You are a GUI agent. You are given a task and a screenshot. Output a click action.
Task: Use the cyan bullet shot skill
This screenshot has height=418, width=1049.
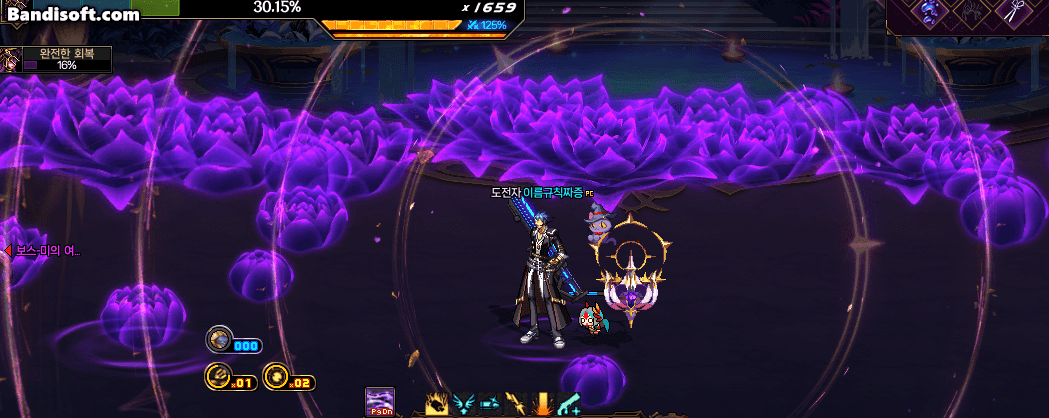490,404
